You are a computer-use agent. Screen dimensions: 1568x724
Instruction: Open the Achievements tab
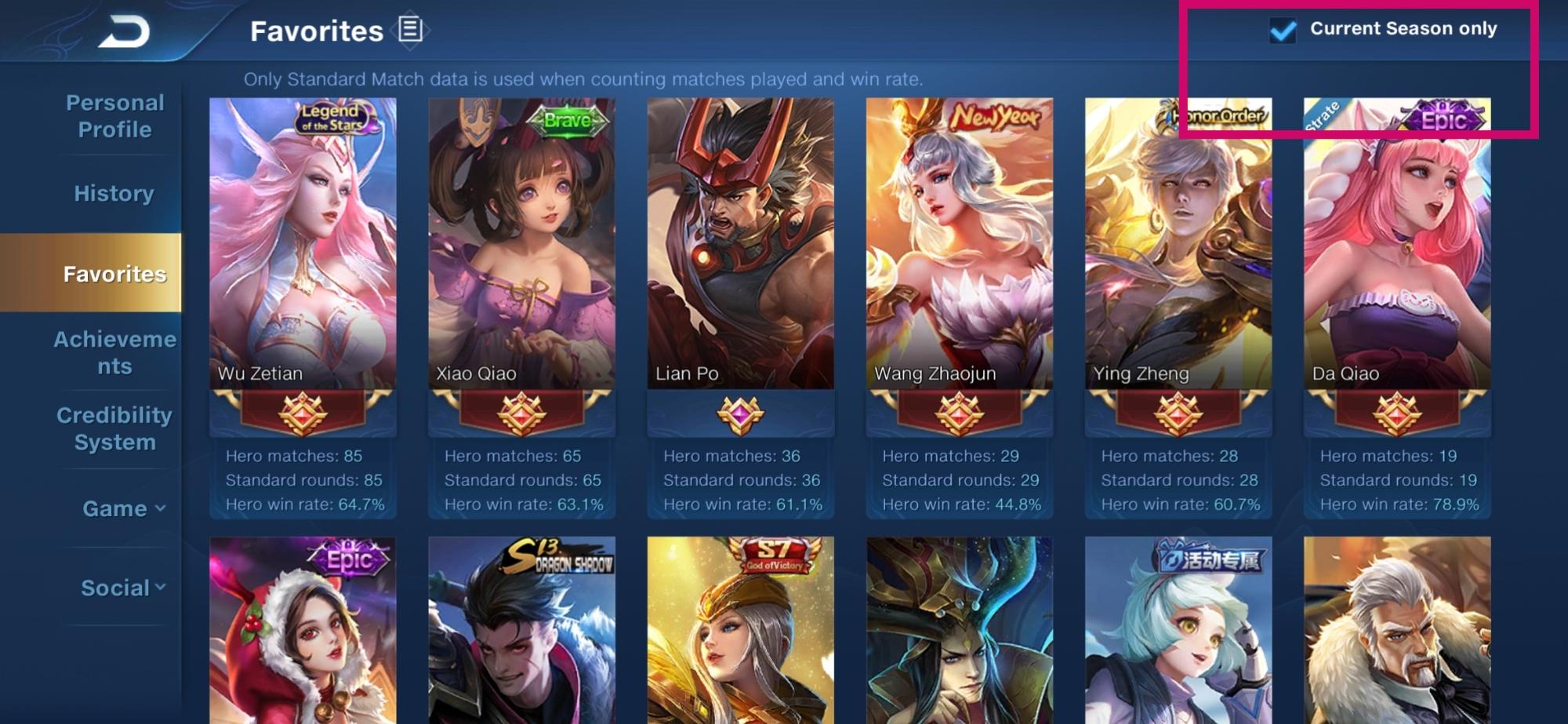[114, 352]
